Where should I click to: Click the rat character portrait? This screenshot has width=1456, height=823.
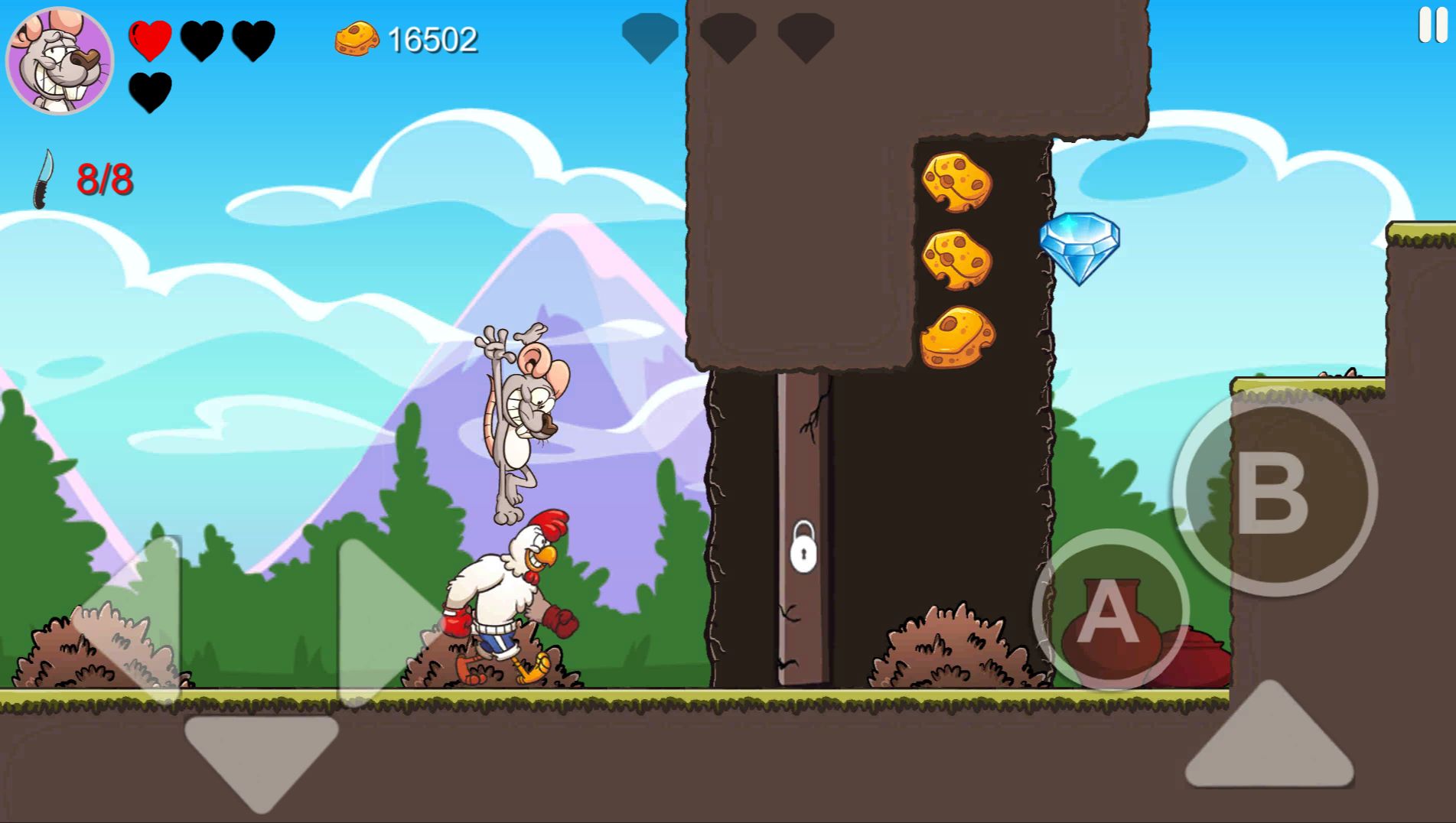60,60
